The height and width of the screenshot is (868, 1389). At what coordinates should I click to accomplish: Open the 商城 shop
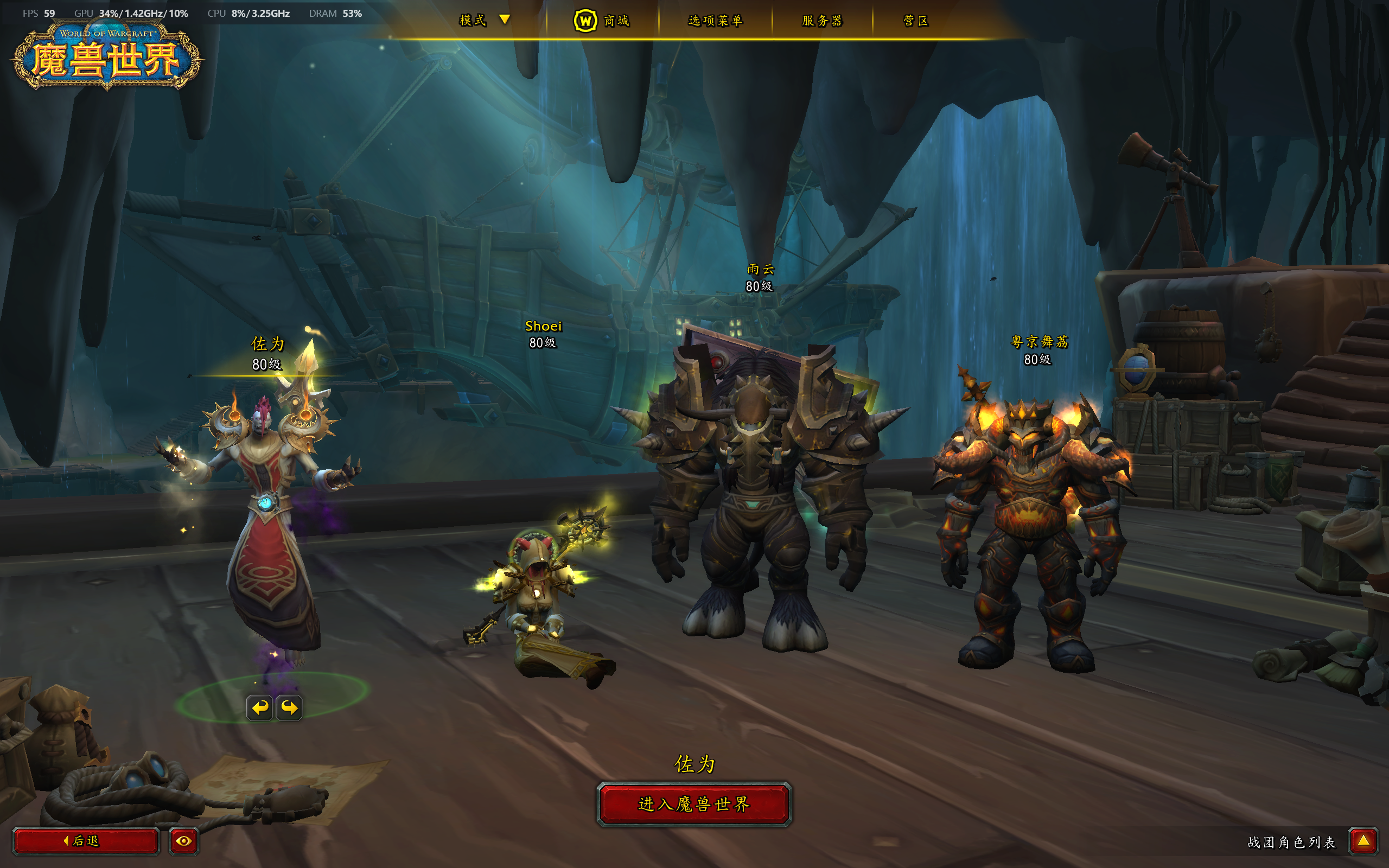point(602,21)
